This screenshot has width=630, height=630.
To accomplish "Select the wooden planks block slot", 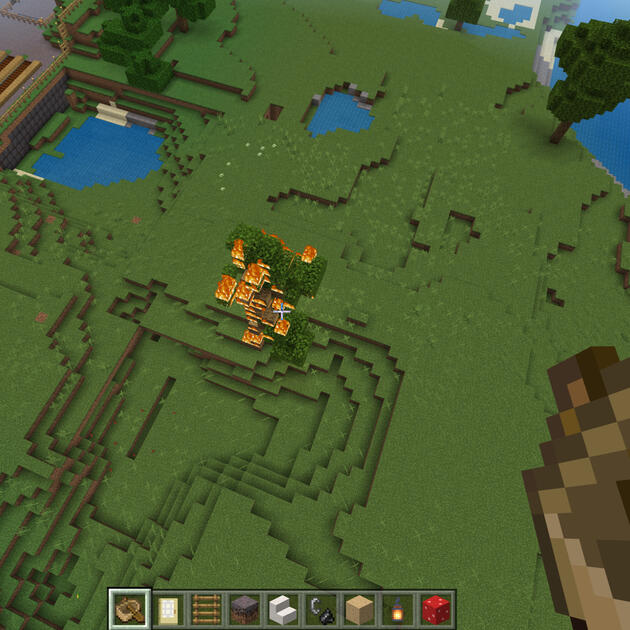I will coord(358,609).
